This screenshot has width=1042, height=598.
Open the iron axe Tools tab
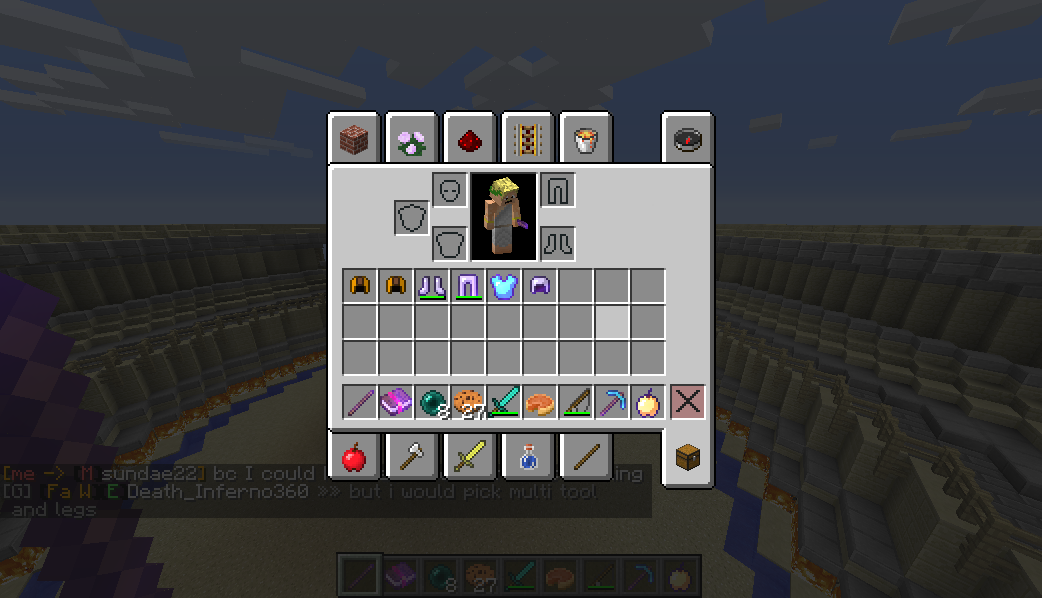click(411, 458)
